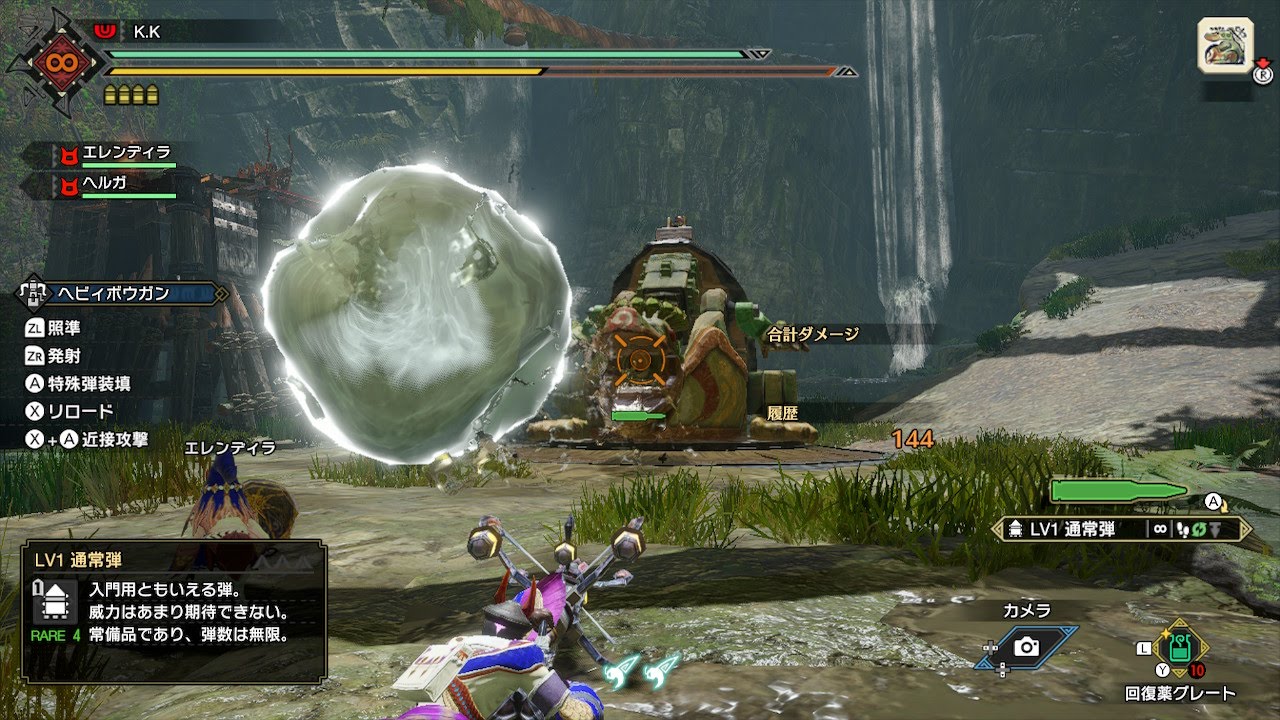Use the 回復薬グレート item slot

pos(1181,648)
